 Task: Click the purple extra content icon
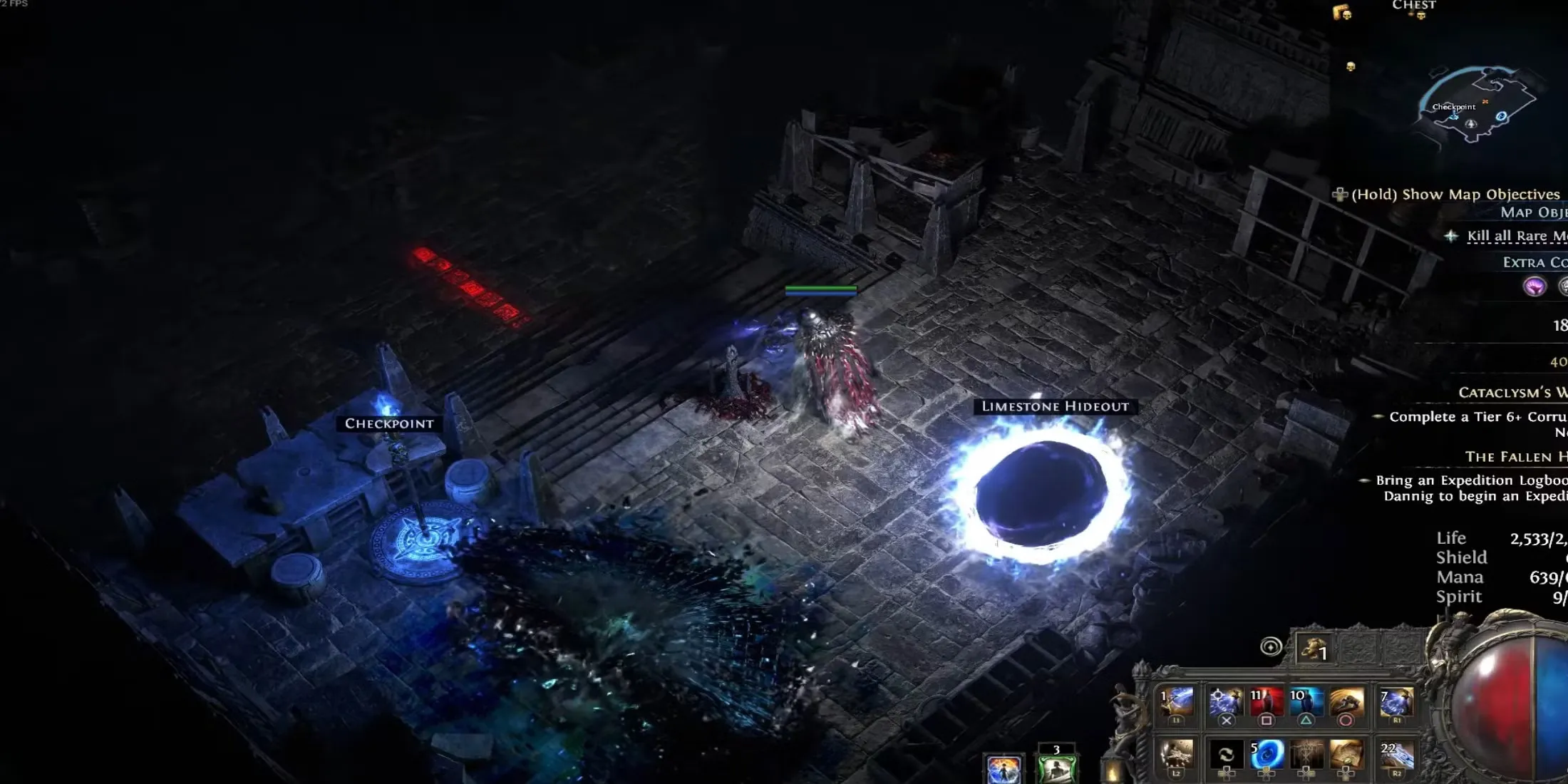(x=1535, y=287)
